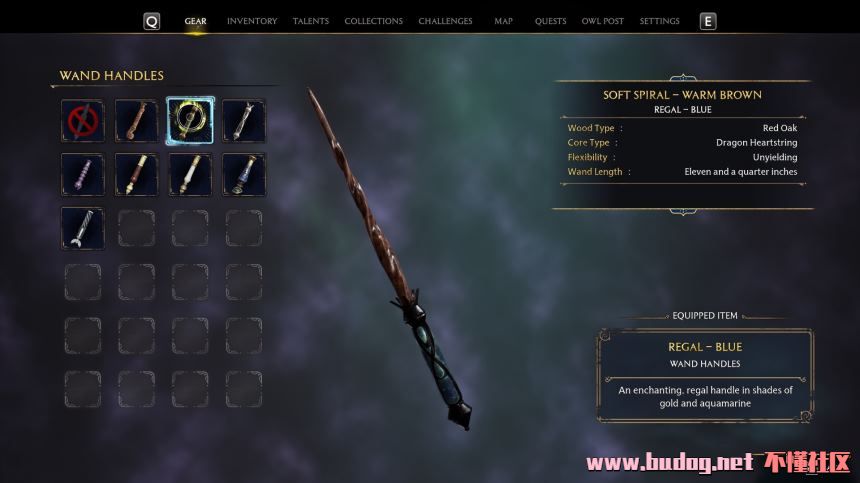Image resolution: width=860 pixels, height=483 pixels.
Task: Select the highlighted gold-ringed equipped handle
Action: click(x=190, y=120)
